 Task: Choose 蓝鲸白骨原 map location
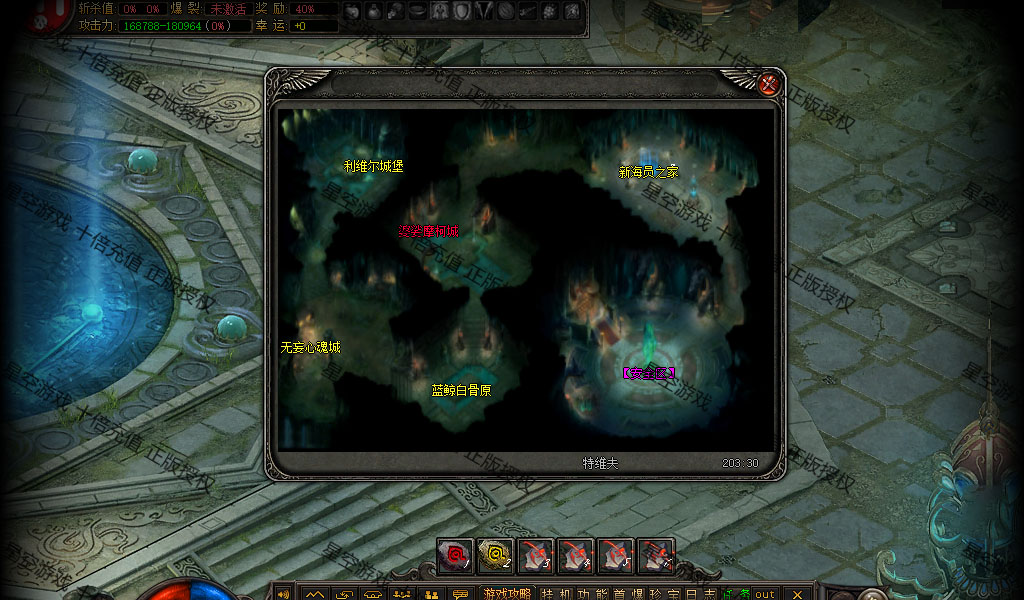[x=461, y=390]
